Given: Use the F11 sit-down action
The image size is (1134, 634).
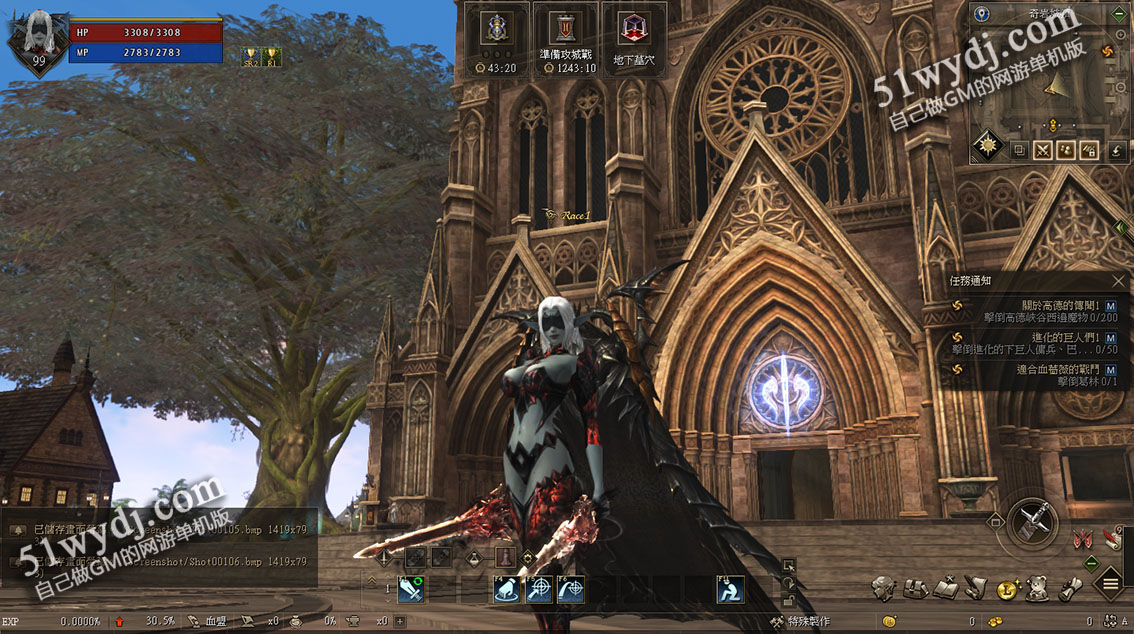Looking at the screenshot, I should click(x=730, y=591).
